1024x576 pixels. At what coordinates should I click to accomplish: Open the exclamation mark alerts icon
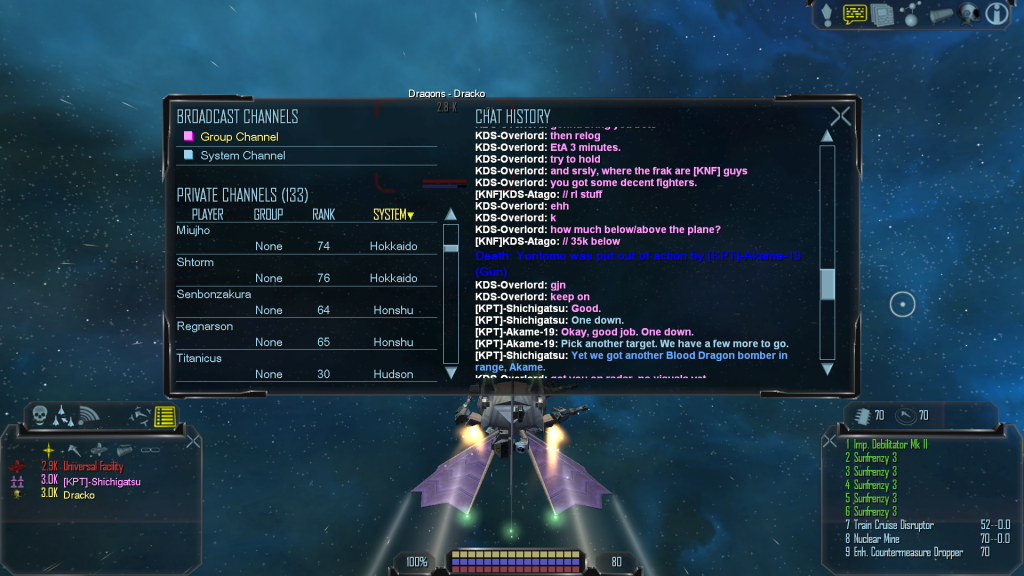click(x=827, y=14)
